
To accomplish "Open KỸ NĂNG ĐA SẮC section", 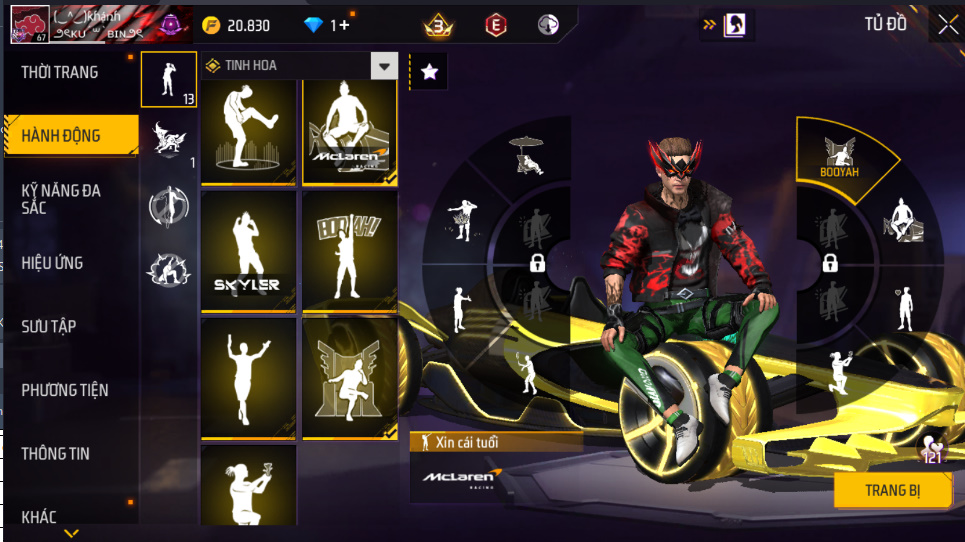I will click(62, 198).
